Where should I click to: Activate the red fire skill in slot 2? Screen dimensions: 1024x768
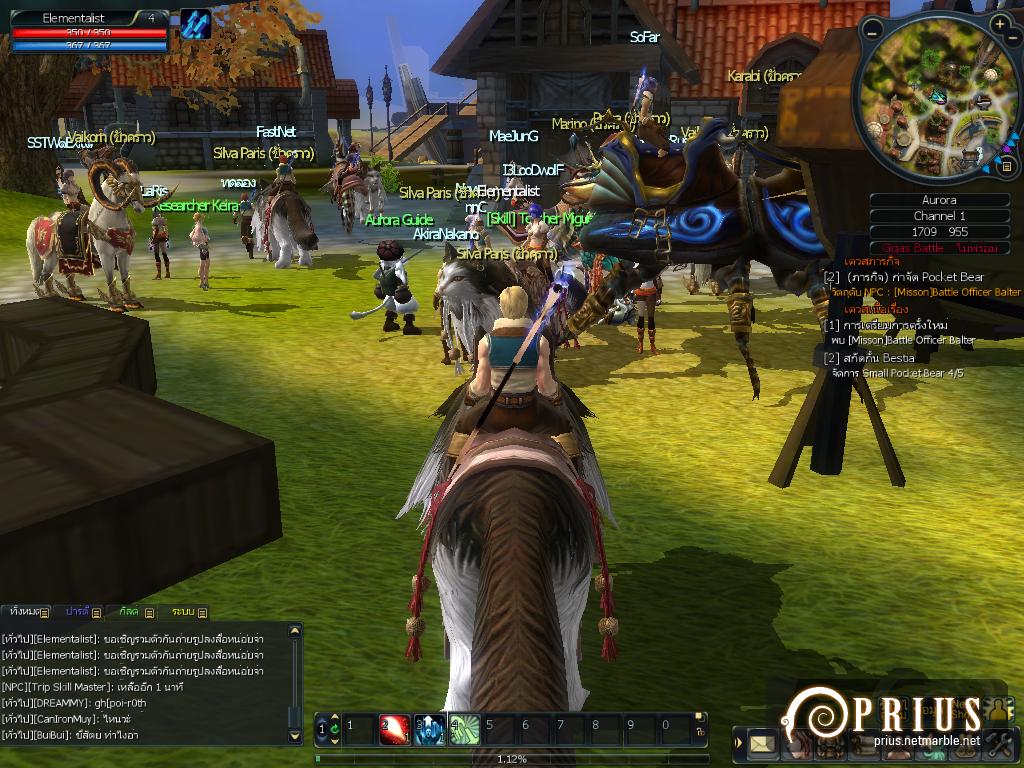click(x=395, y=729)
